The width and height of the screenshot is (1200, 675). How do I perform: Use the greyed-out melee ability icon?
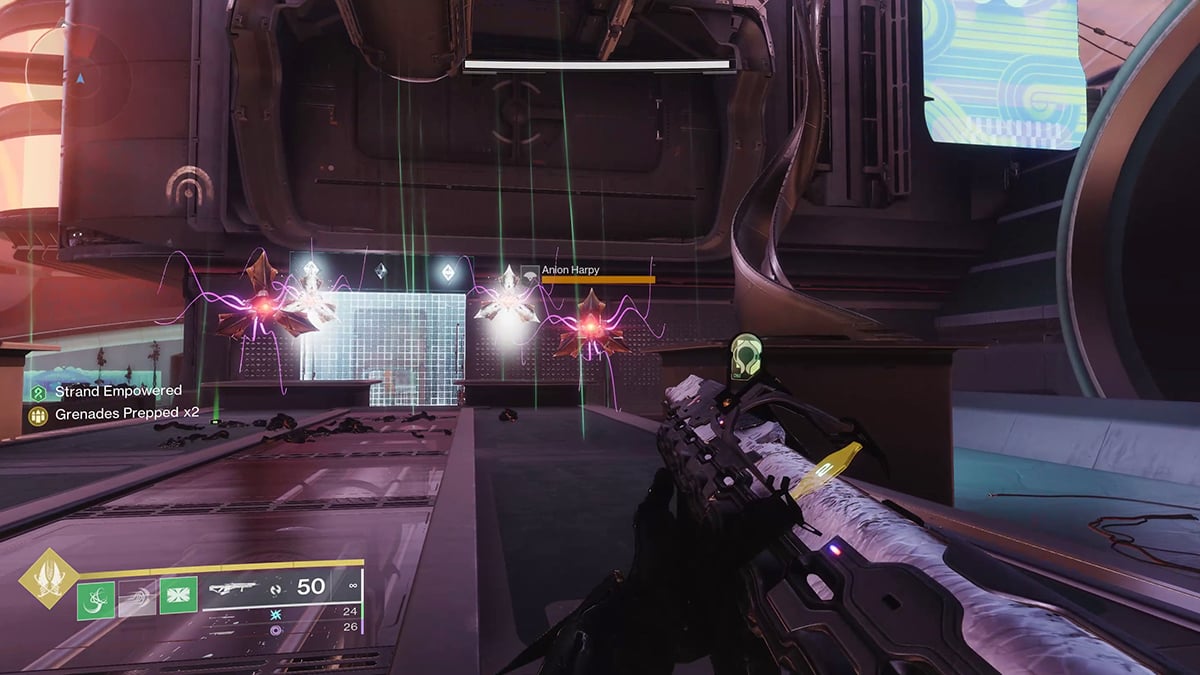137,601
